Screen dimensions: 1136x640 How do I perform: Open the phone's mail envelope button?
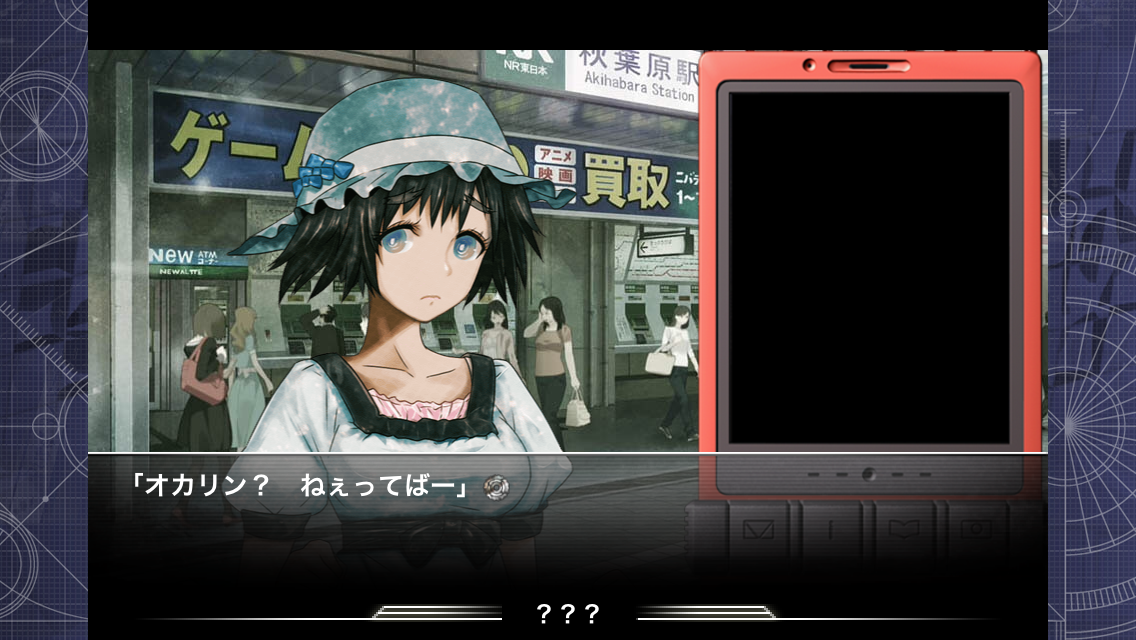pyautogui.click(x=758, y=530)
